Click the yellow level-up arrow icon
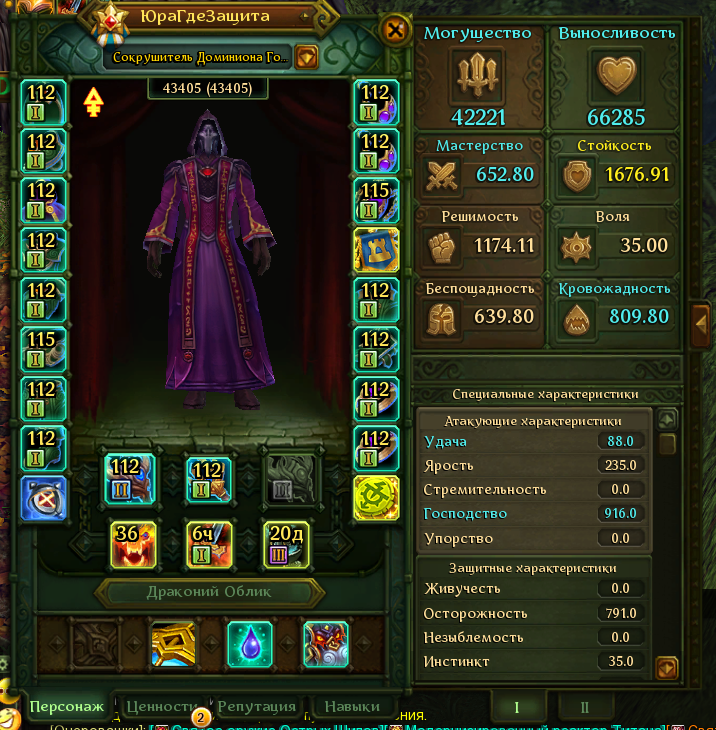This screenshot has width=716, height=730. (93, 101)
